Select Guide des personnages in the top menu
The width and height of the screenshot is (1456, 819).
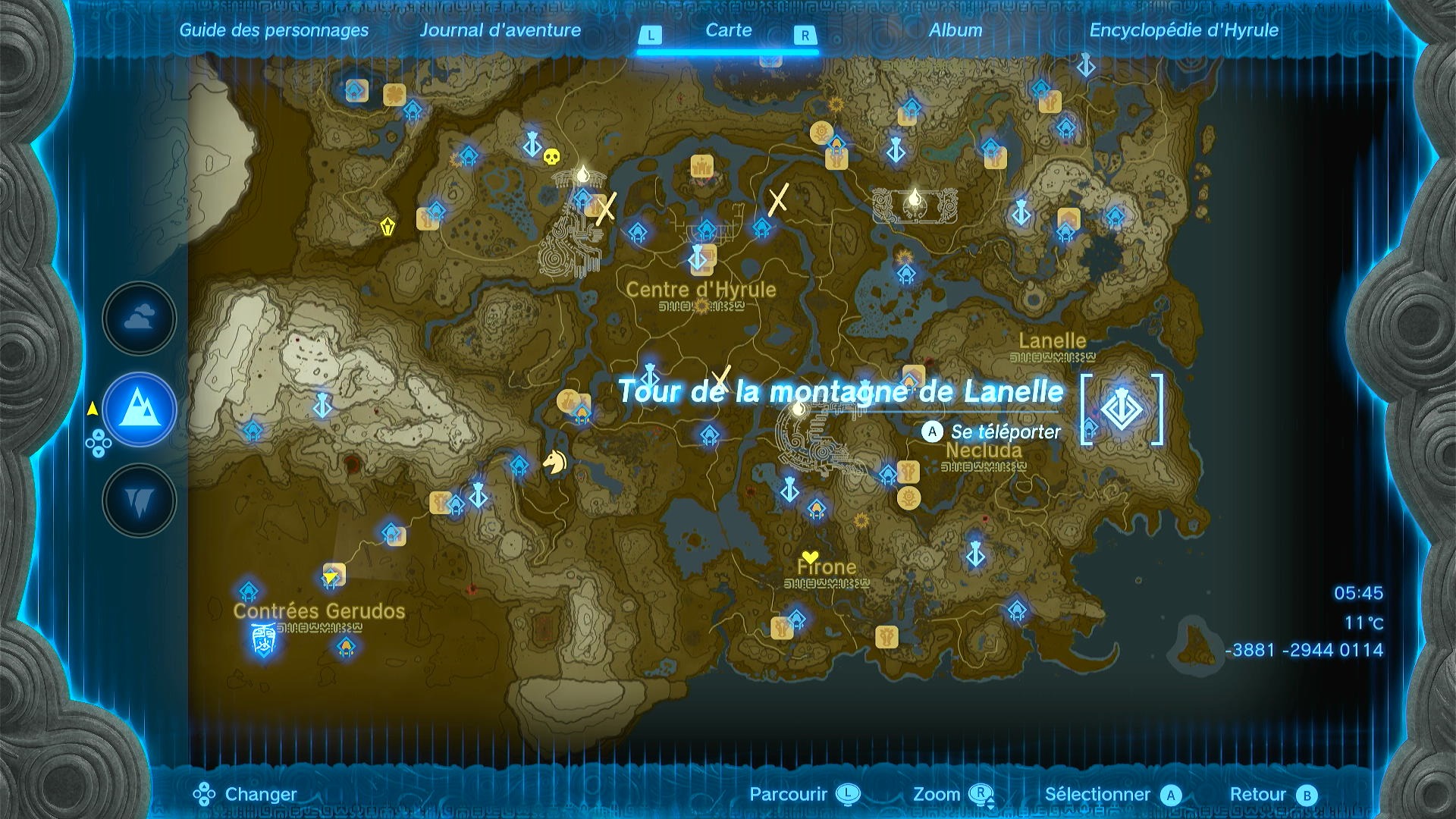pyautogui.click(x=274, y=31)
